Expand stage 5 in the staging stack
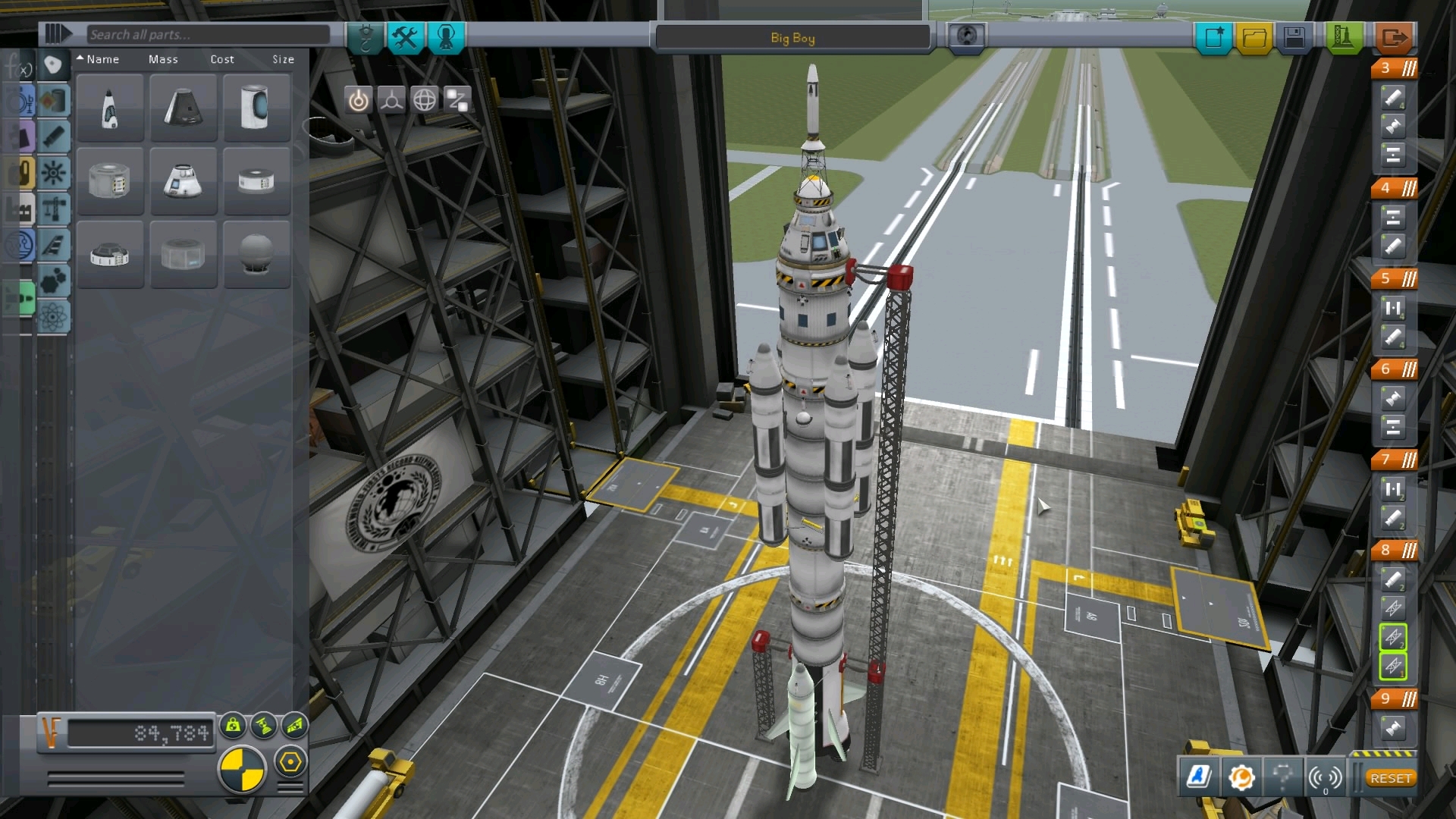1456x819 pixels. [x=1409, y=279]
